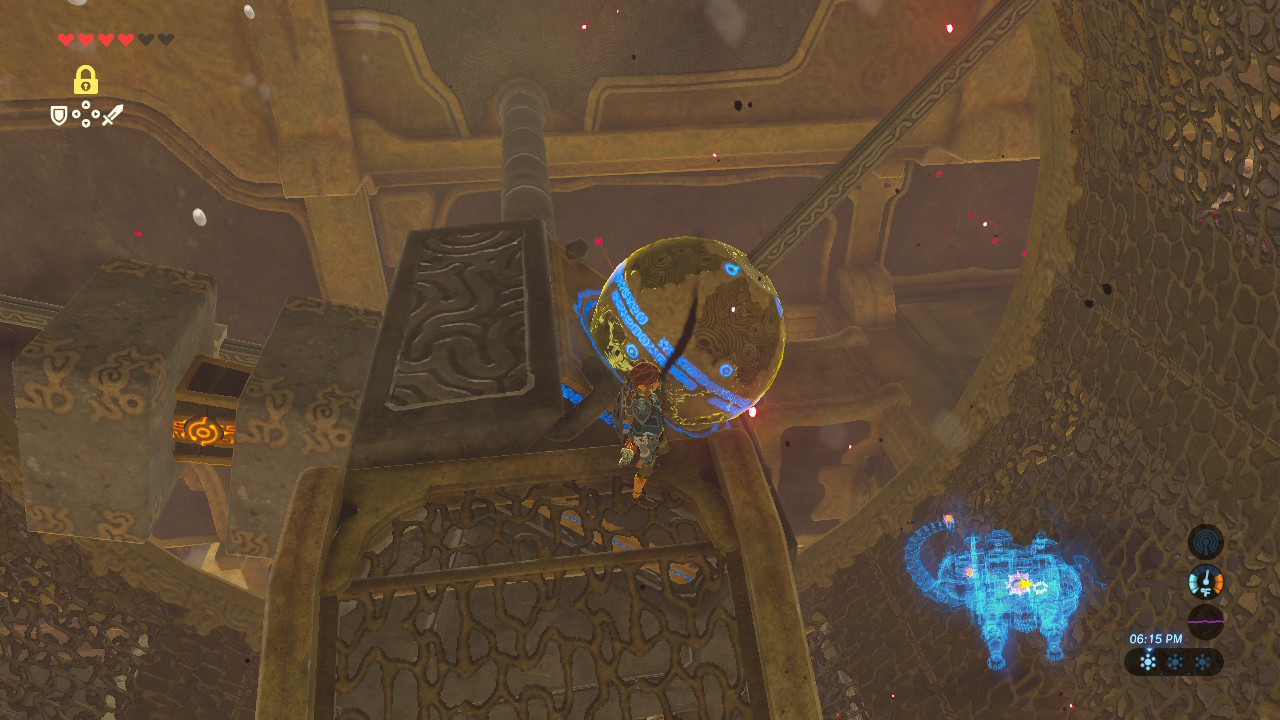Click the left arrow on the D-pad indicator
The image size is (1280, 720).
(x=76, y=113)
